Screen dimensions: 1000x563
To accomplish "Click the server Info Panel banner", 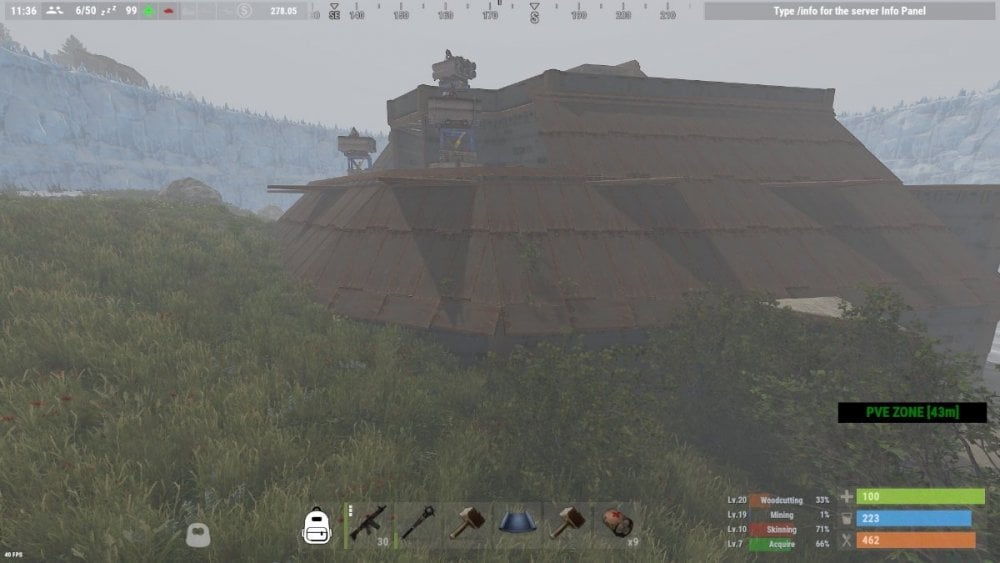I will tap(848, 11).
